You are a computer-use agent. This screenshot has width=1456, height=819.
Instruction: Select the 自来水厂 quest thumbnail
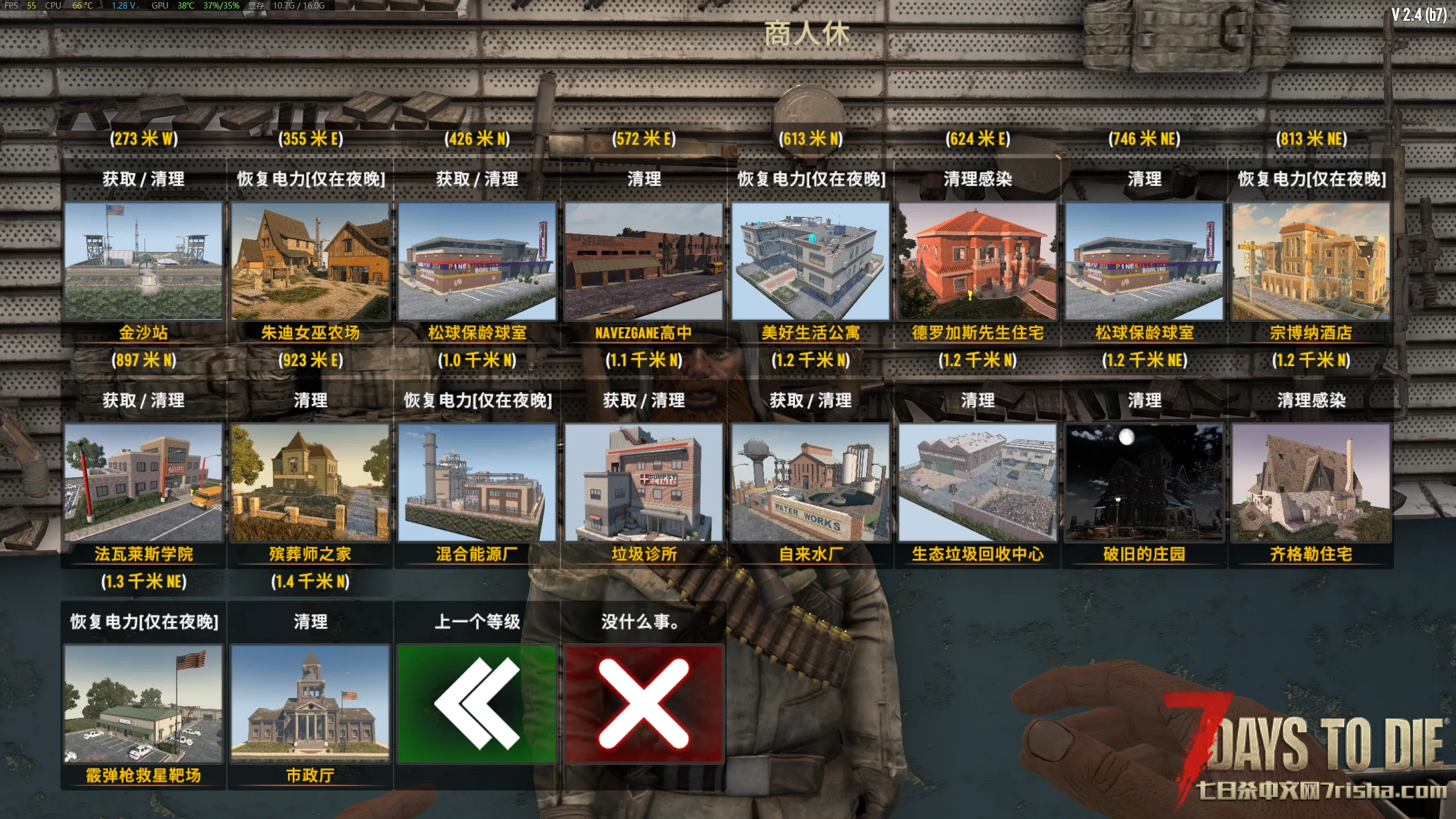[x=810, y=482]
